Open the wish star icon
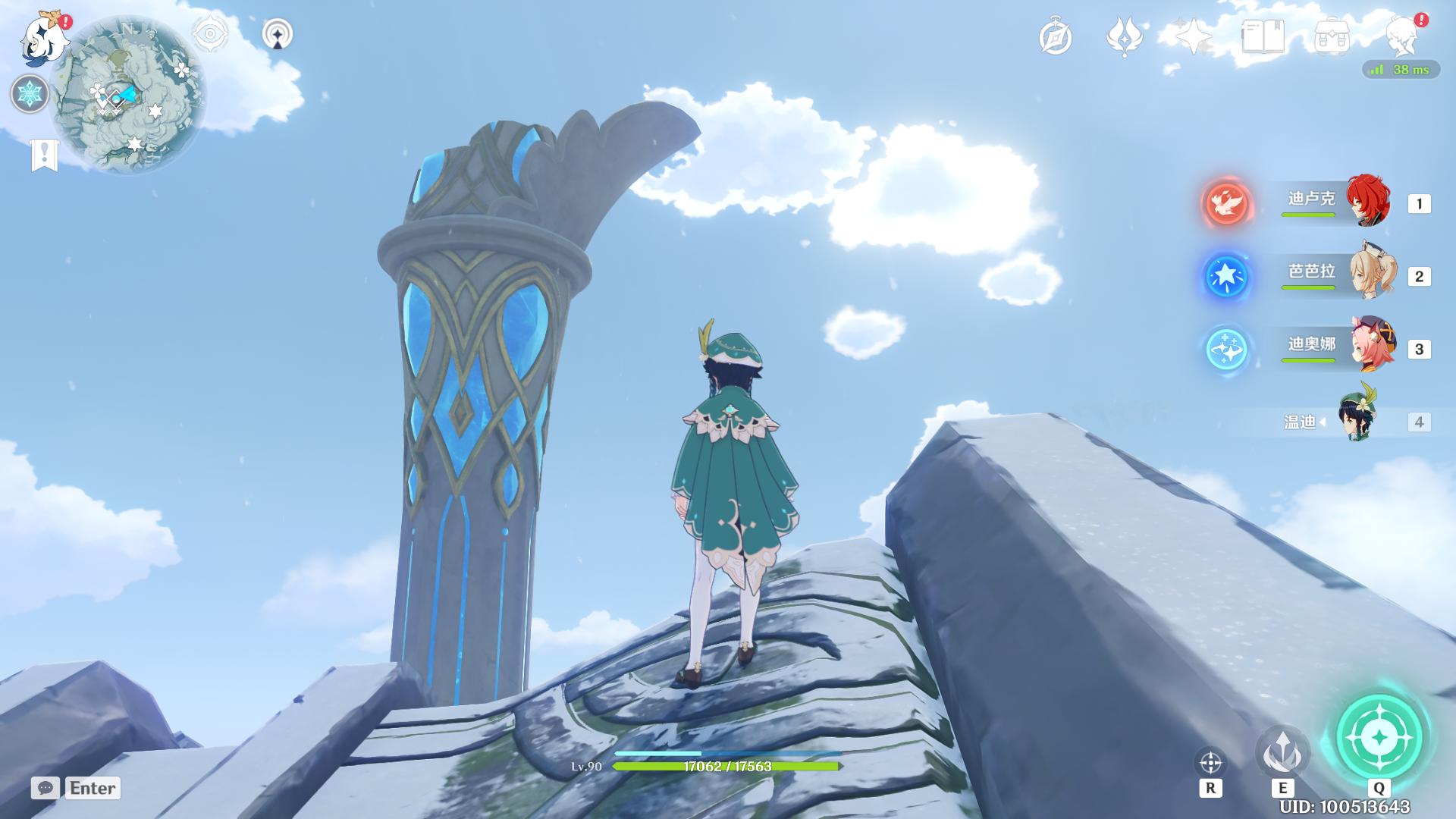This screenshot has width=1456, height=819. [x=1194, y=36]
